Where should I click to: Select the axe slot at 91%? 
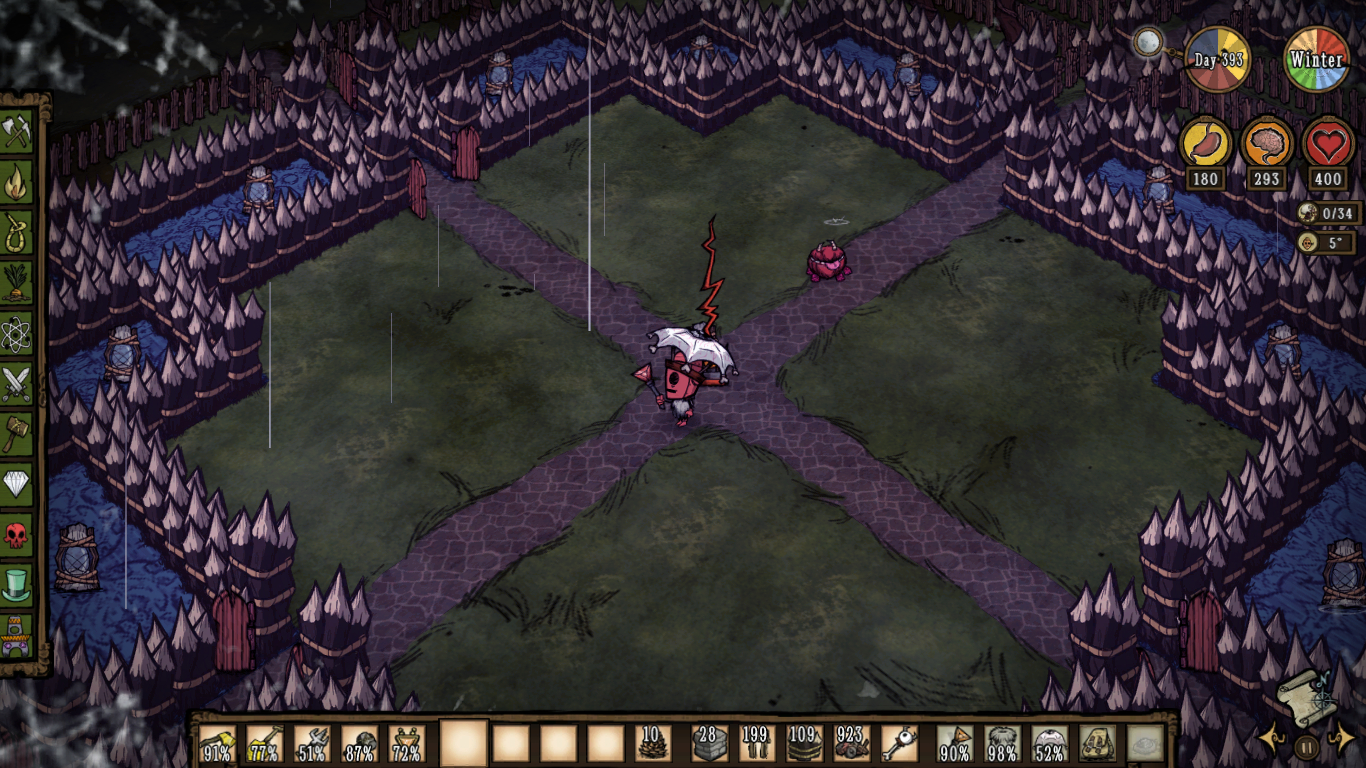[x=218, y=744]
